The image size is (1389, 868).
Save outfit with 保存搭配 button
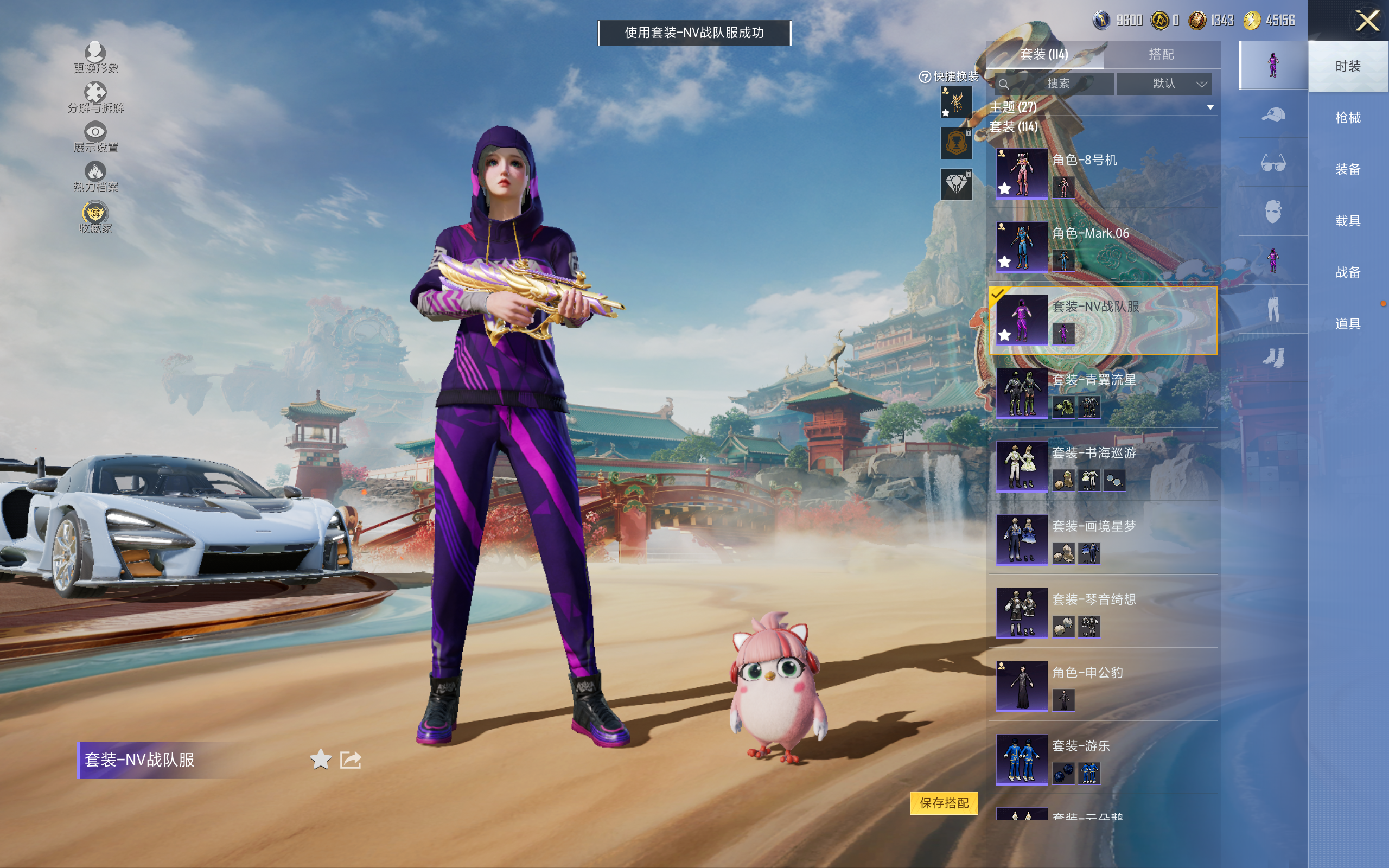pyautogui.click(x=944, y=802)
